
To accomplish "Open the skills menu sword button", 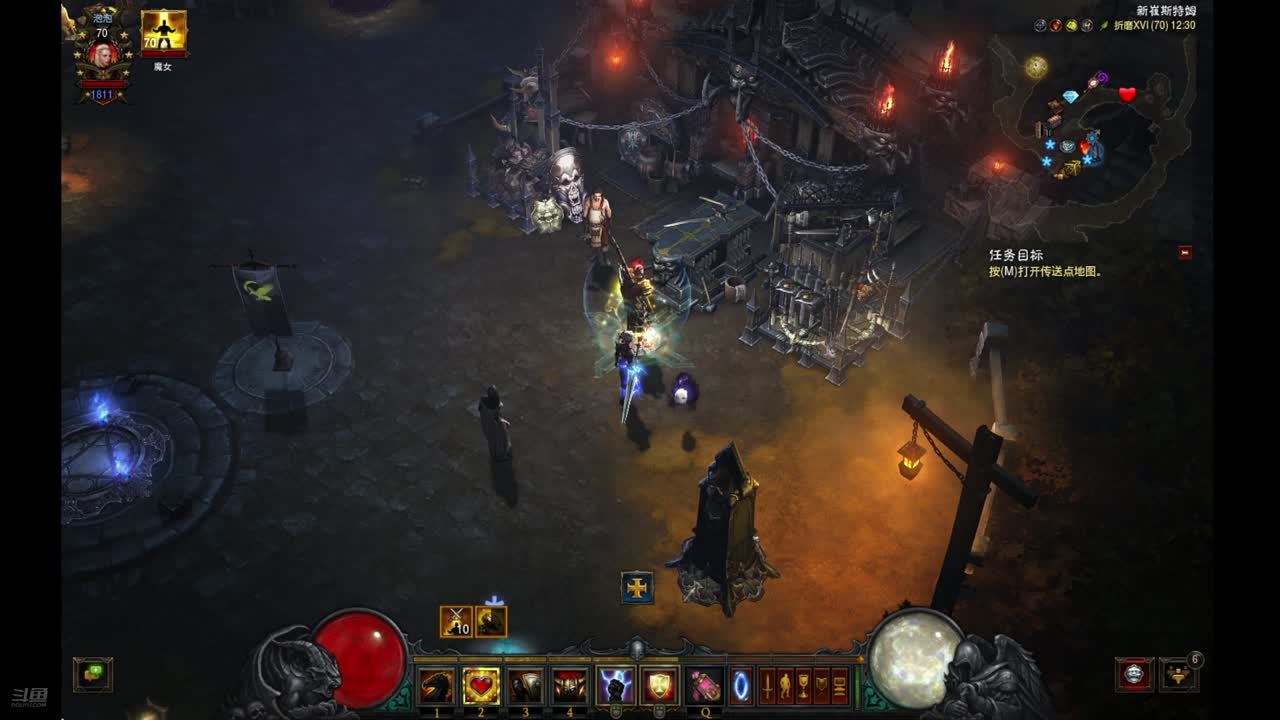I will [x=767, y=686].
